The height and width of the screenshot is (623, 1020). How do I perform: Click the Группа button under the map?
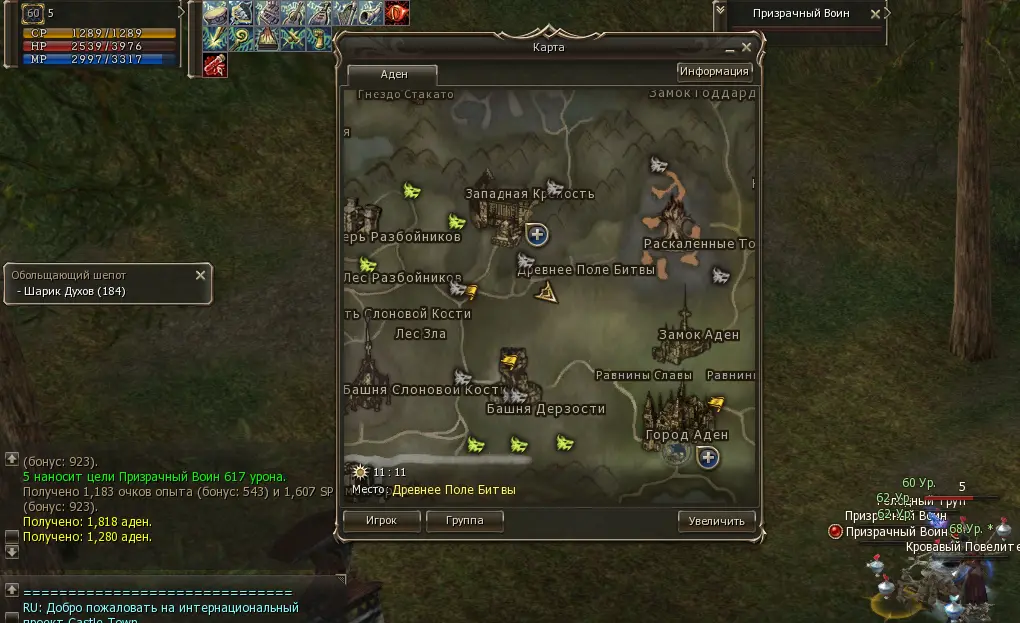coord(464,521)
